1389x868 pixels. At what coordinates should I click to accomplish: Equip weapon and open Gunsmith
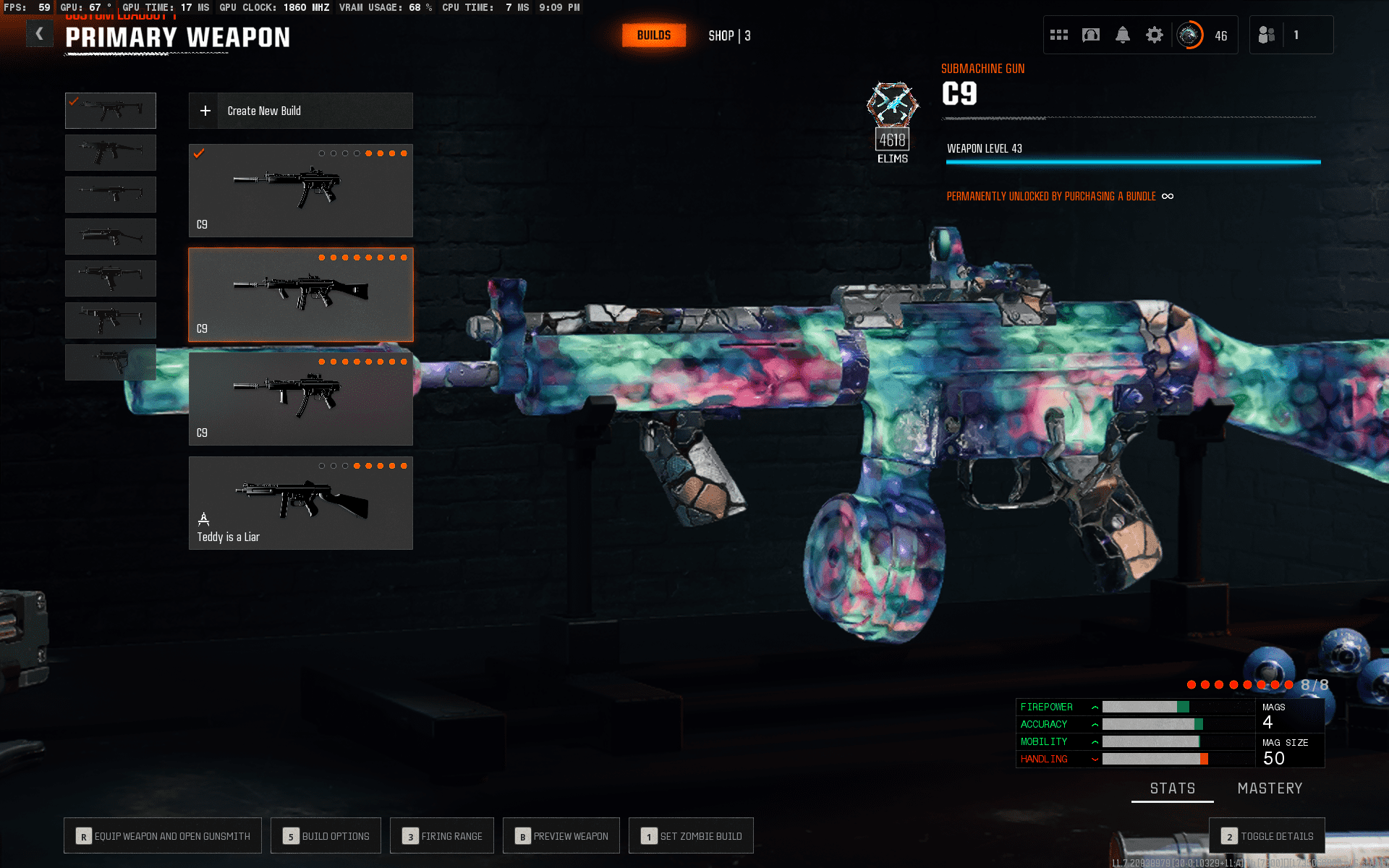click(x=163, y=836)
